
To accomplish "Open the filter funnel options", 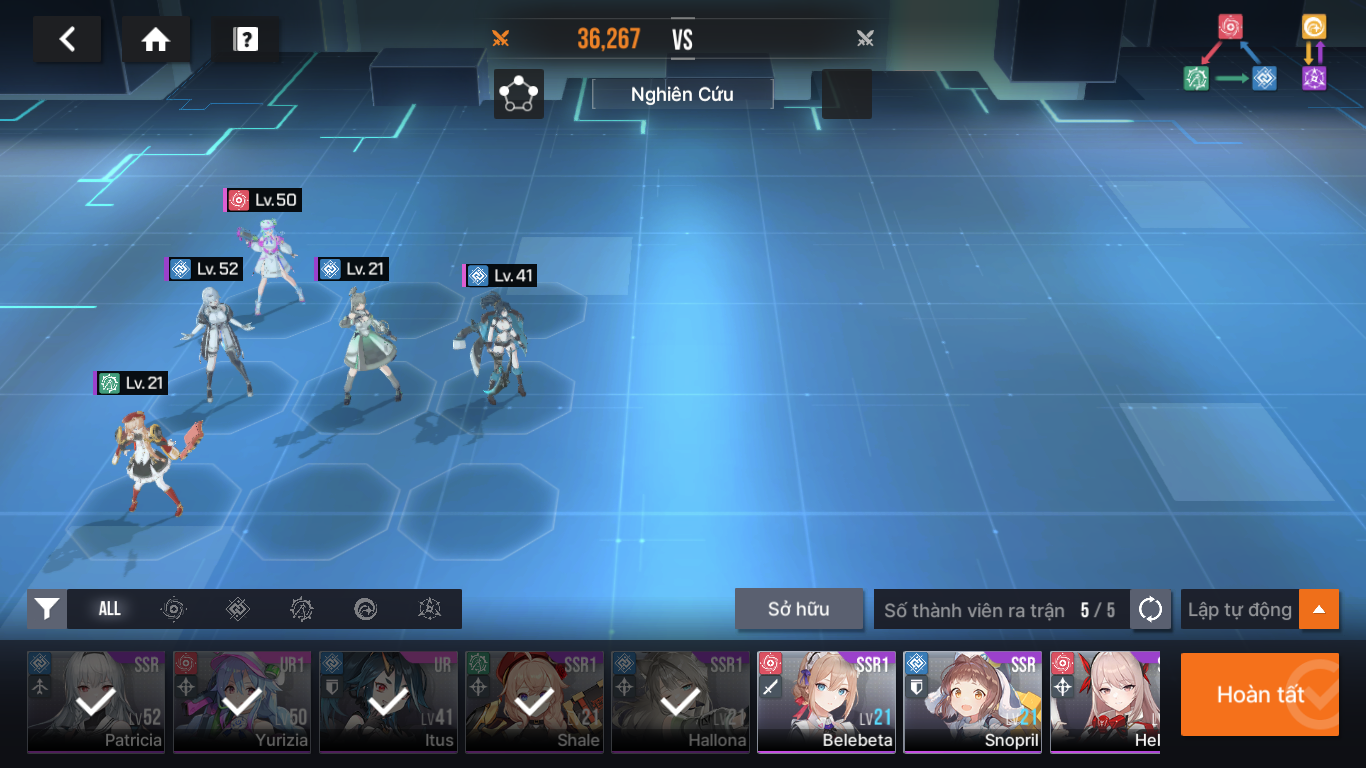I will (x=47, y=609).
